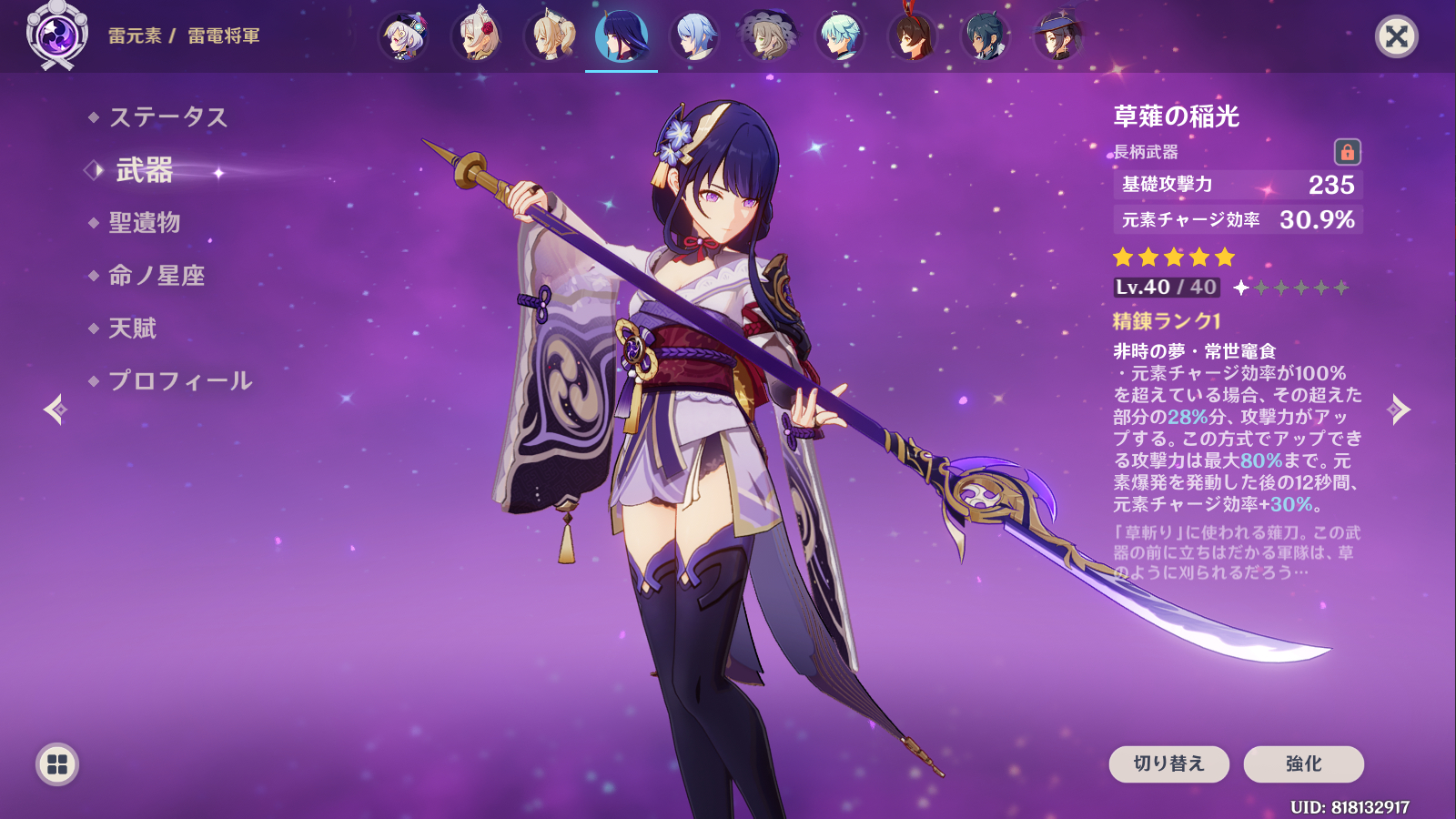
Task: Switch to Amber's portrait with red ribbon
Action: pyautogui.click(x=913, y=36)
